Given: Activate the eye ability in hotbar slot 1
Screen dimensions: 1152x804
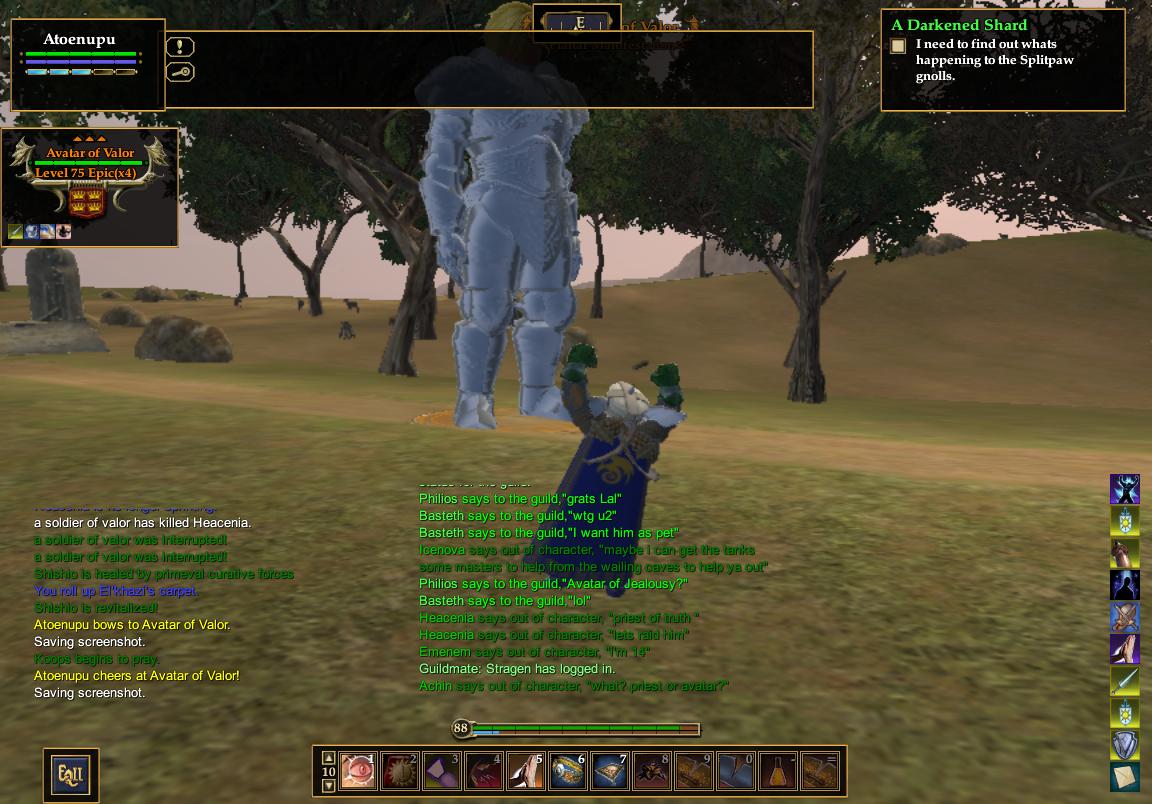Looking at the screenshot, I should click(359, 771).
